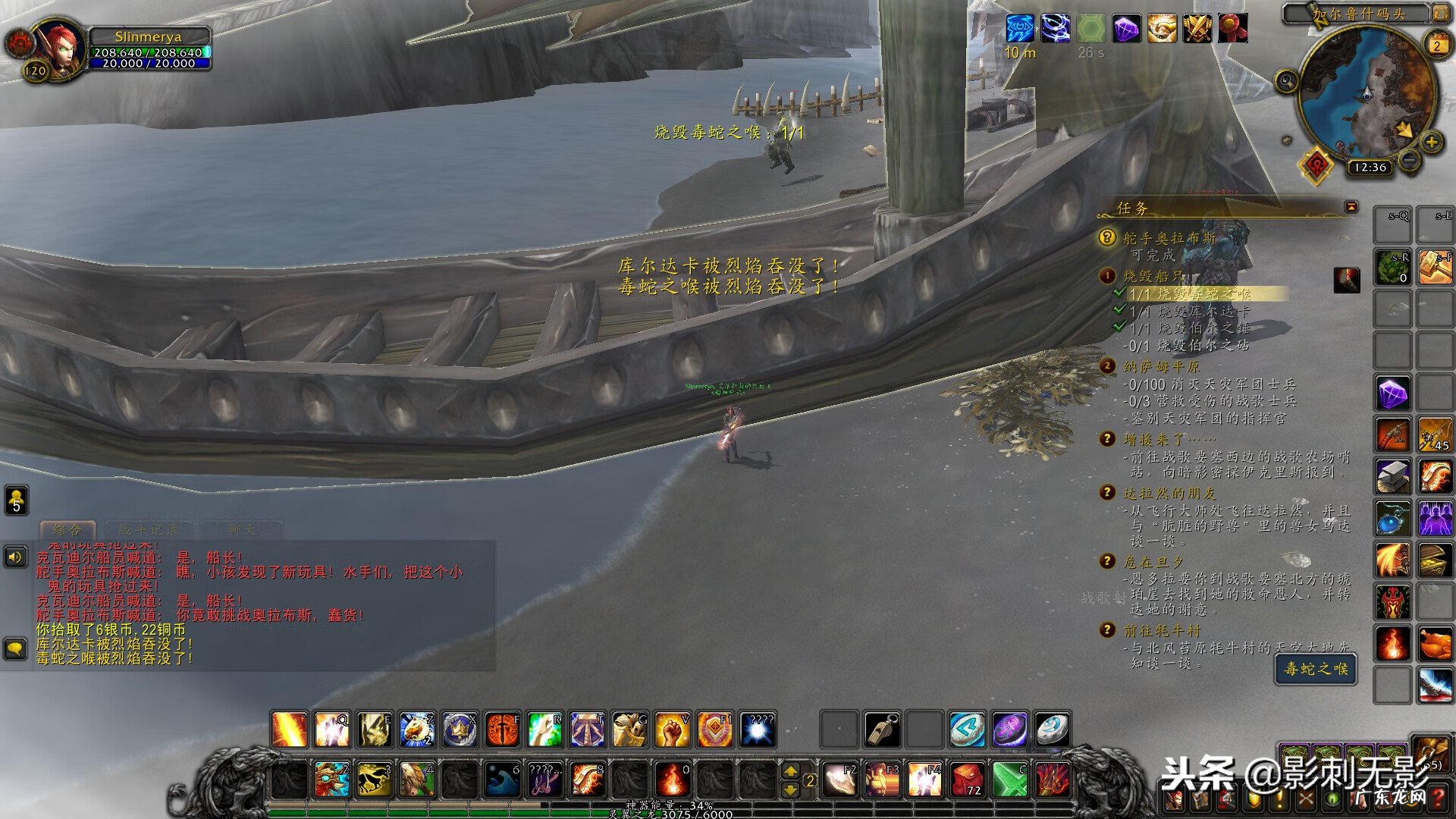Open the calendar button showing 2
Viewport: 1456px width, 819px height.
tap(1436, 45)
